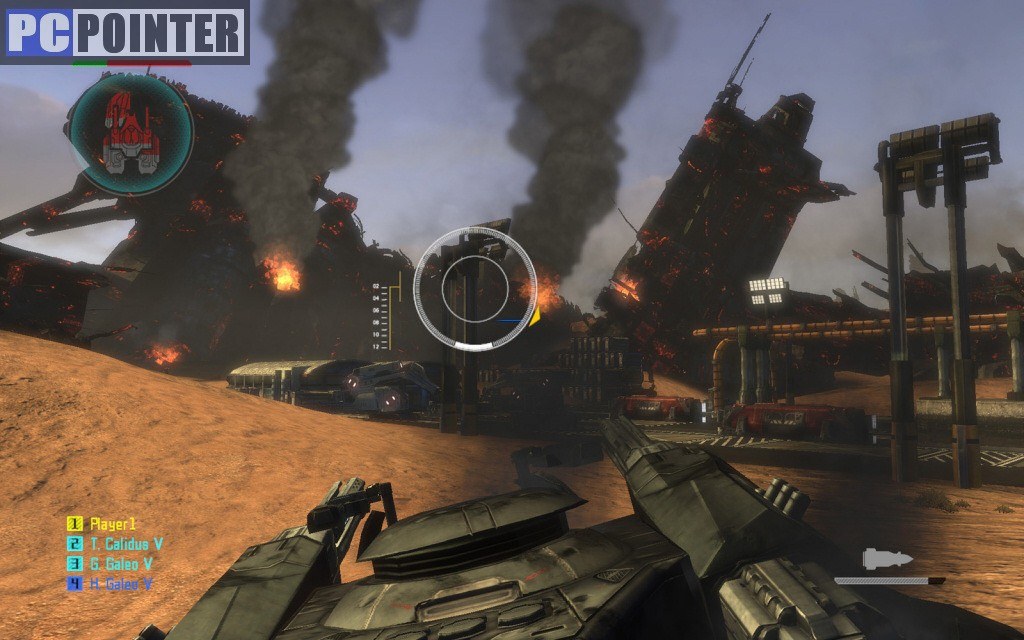Click the PC Pointer watermark logo
Image resolution: width=1024 pixels, height=640 pixels.
pos(124,32)
